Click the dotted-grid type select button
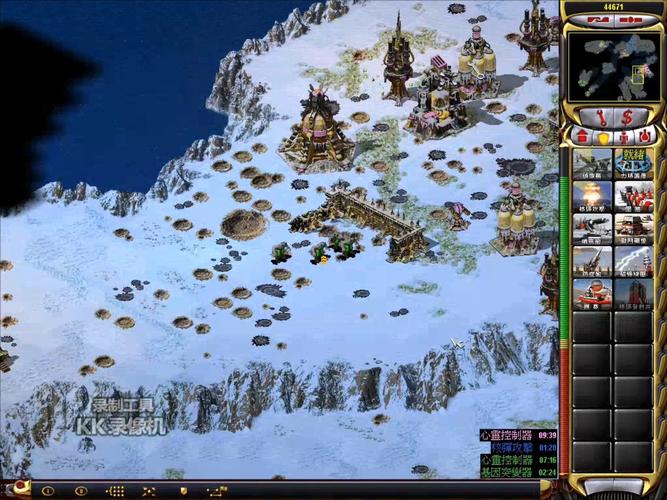This screenshot has width=667, height=500. coord(115,491)
